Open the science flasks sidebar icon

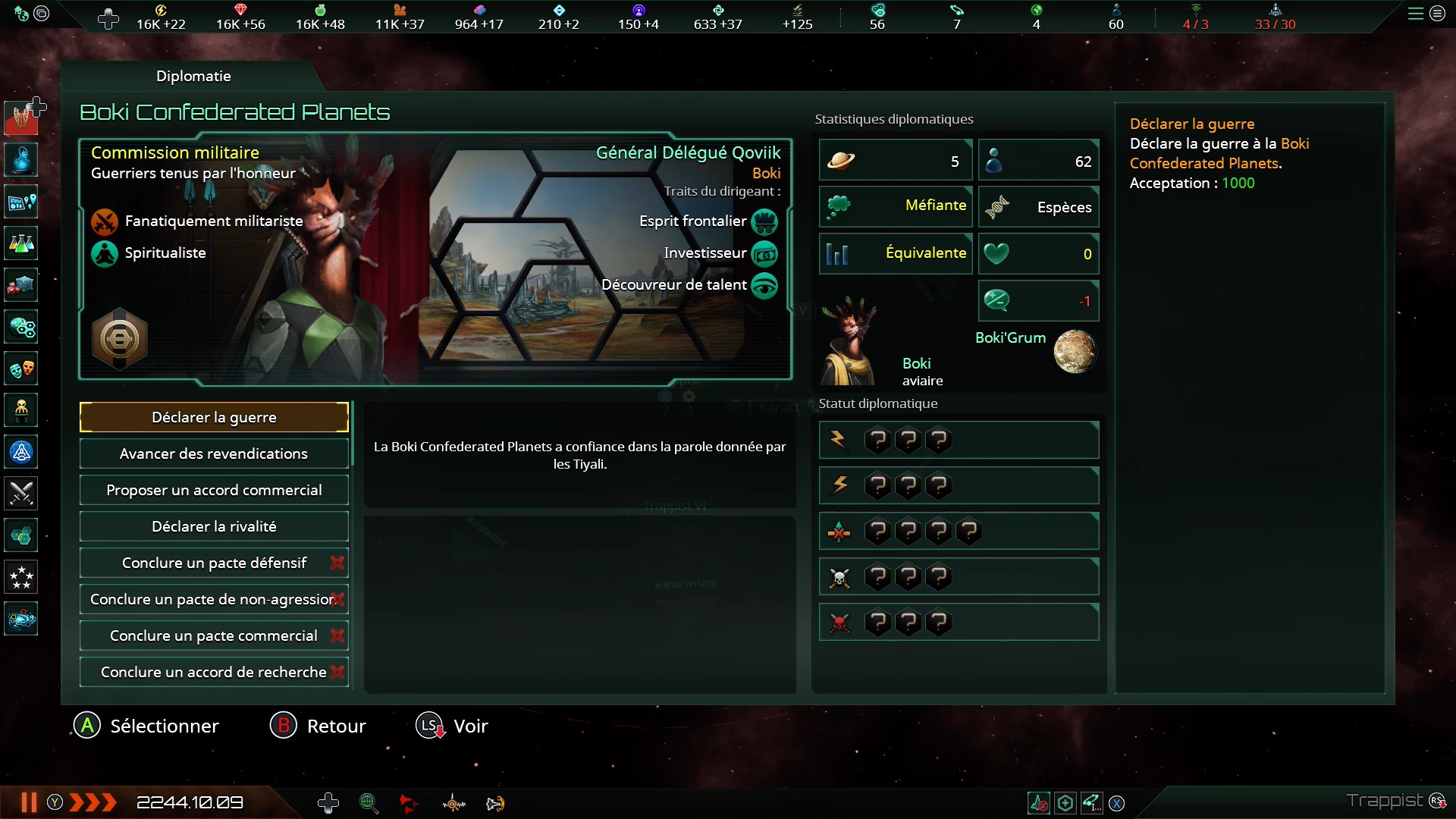[x=21, y=244]
